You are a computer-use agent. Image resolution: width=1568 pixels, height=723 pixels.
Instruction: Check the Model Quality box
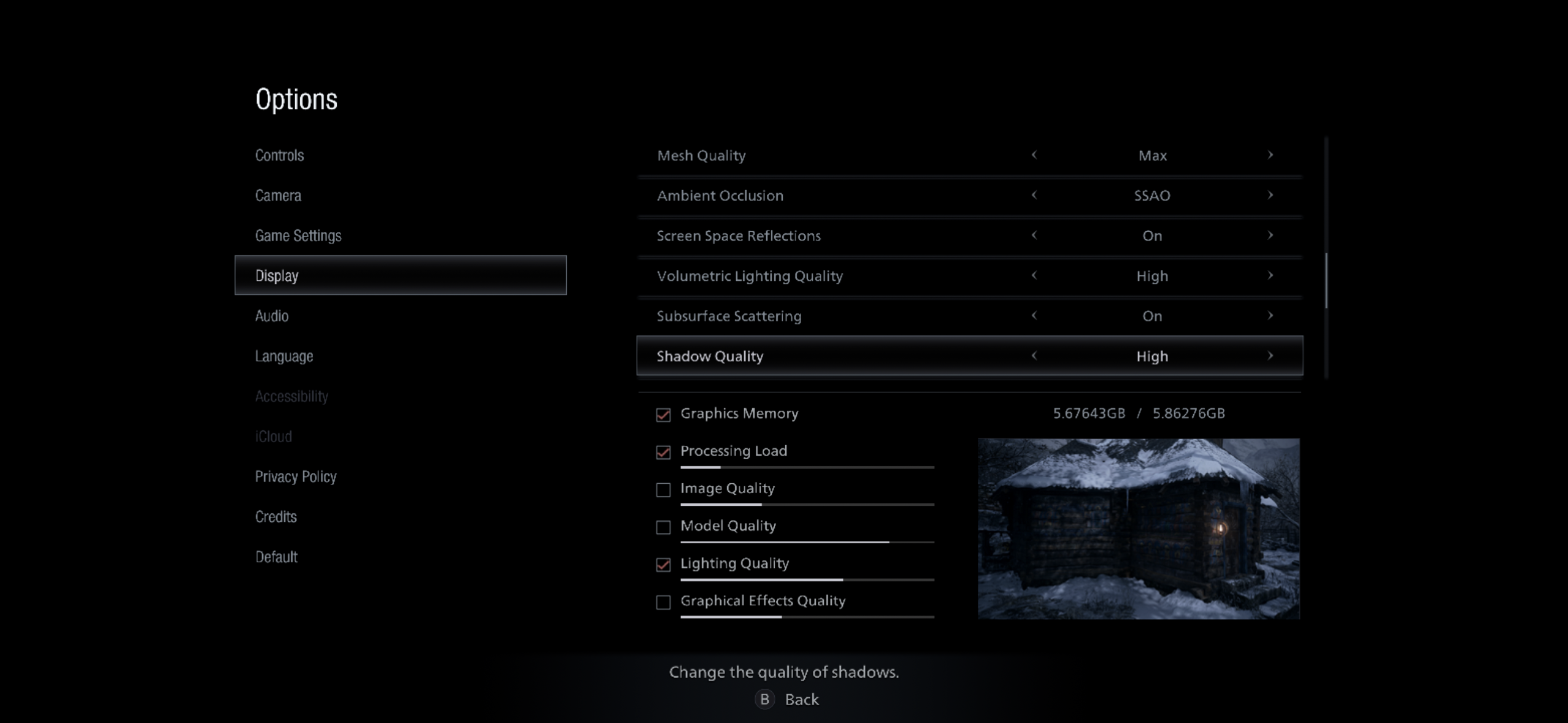pos(663,527)
